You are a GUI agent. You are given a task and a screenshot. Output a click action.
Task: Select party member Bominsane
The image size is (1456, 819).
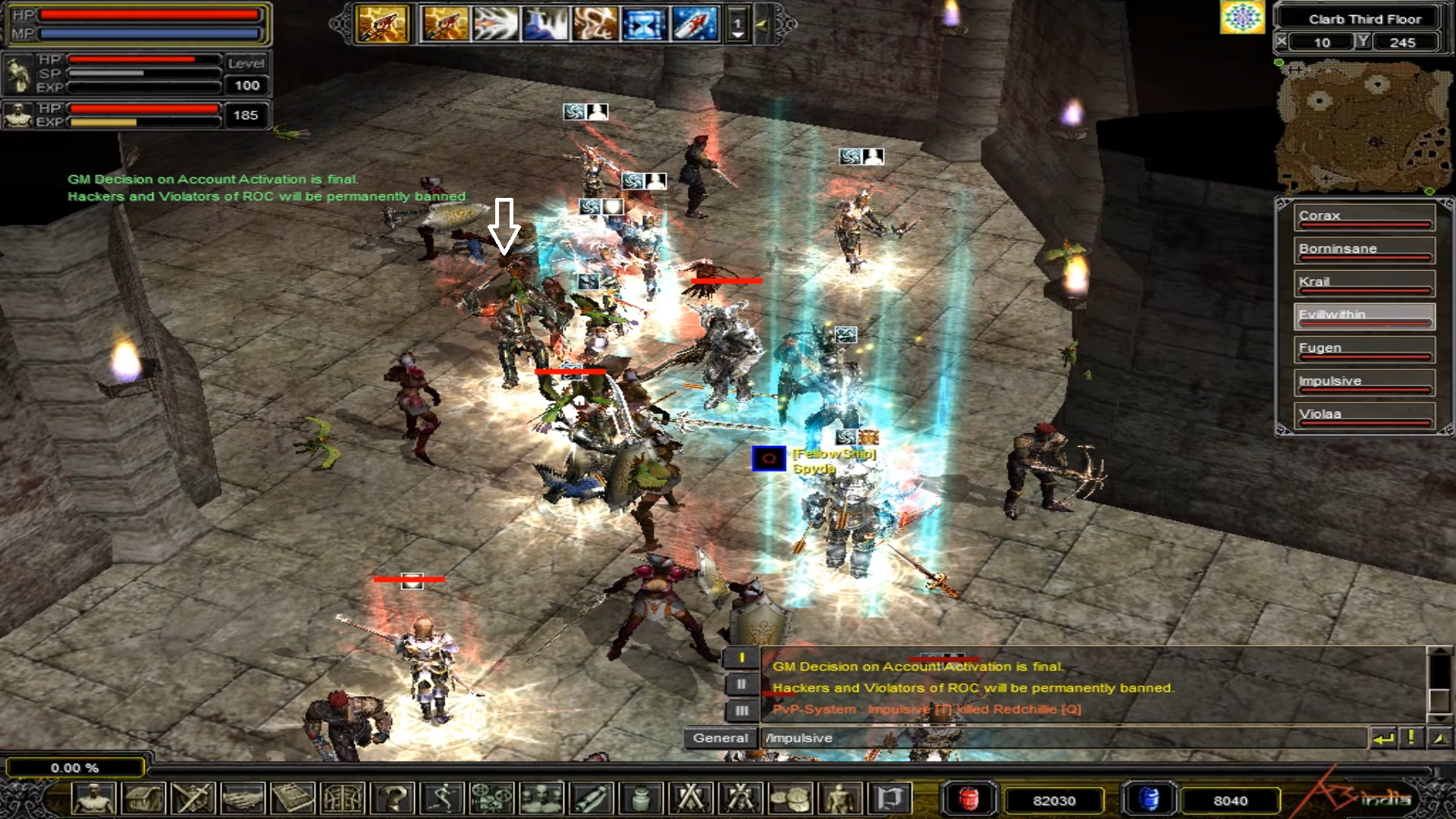(1363, 250)
